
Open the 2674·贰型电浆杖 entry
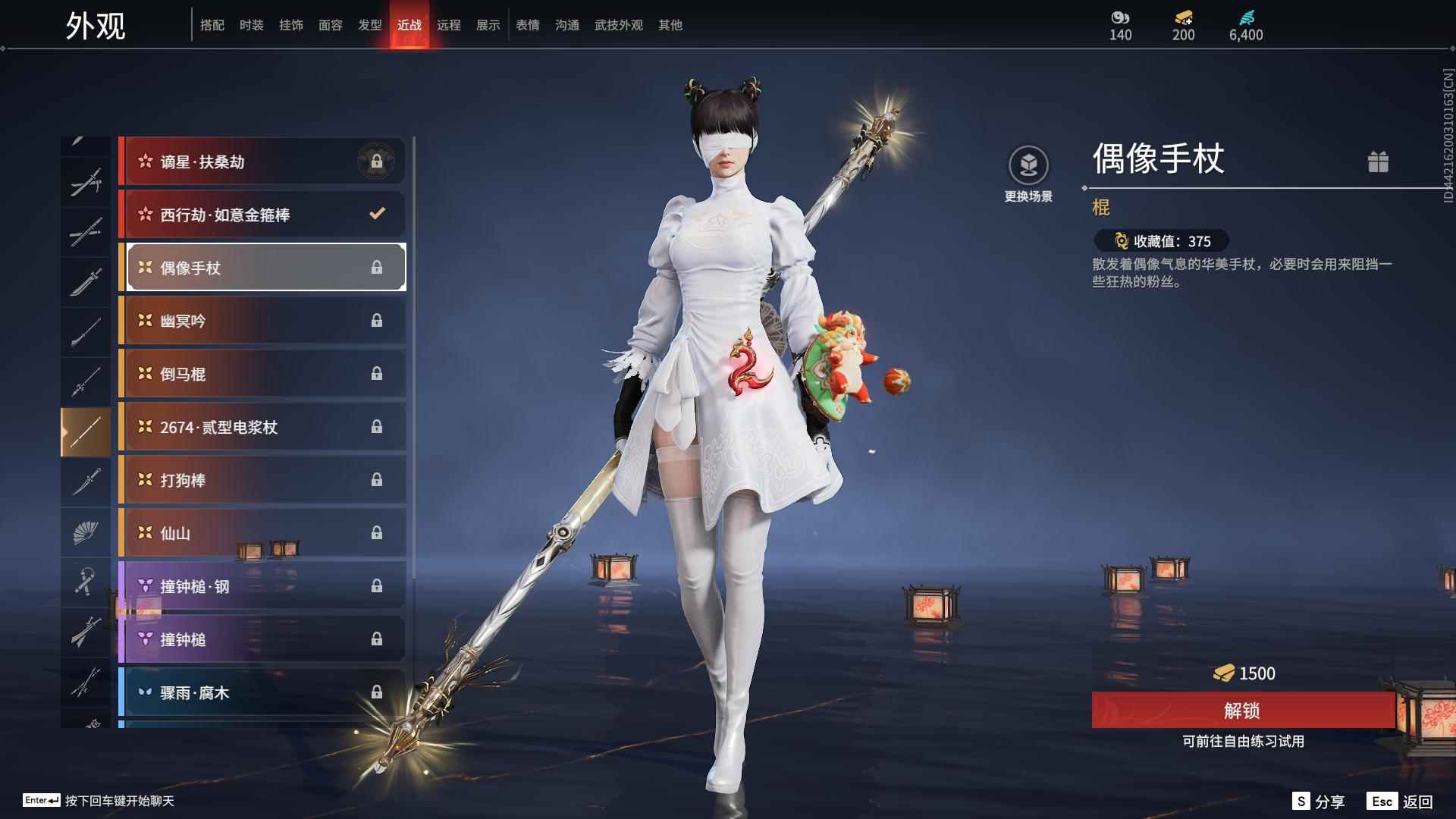coord(262,426)
